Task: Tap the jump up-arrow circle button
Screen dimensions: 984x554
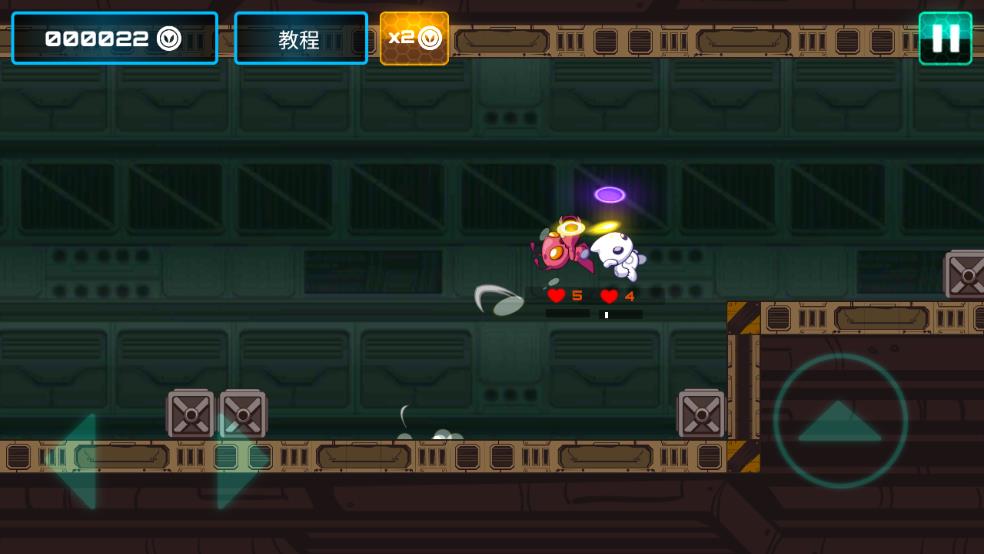Action: pos(840,421)
